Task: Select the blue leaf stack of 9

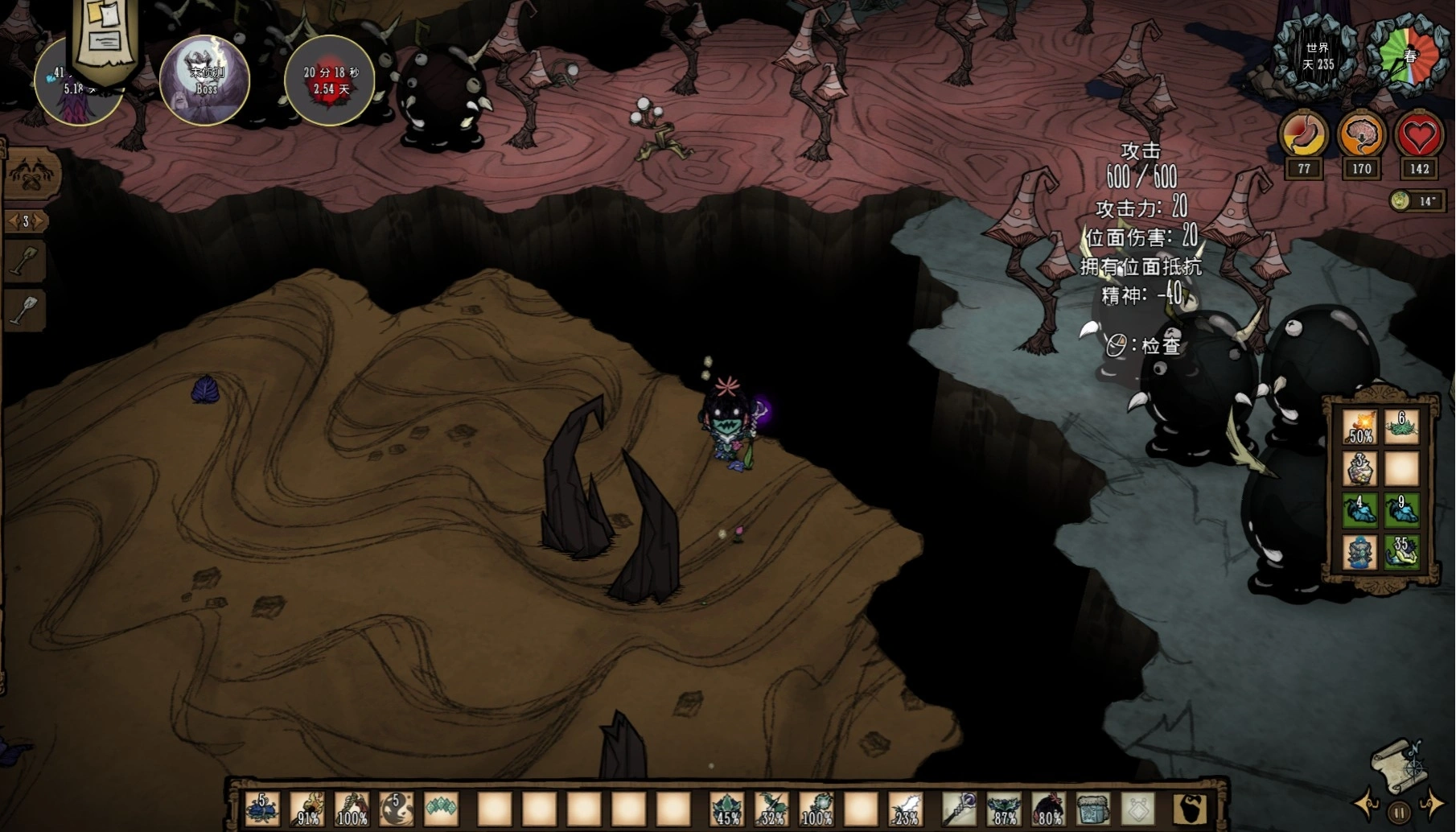Action: pos(1401,510)
